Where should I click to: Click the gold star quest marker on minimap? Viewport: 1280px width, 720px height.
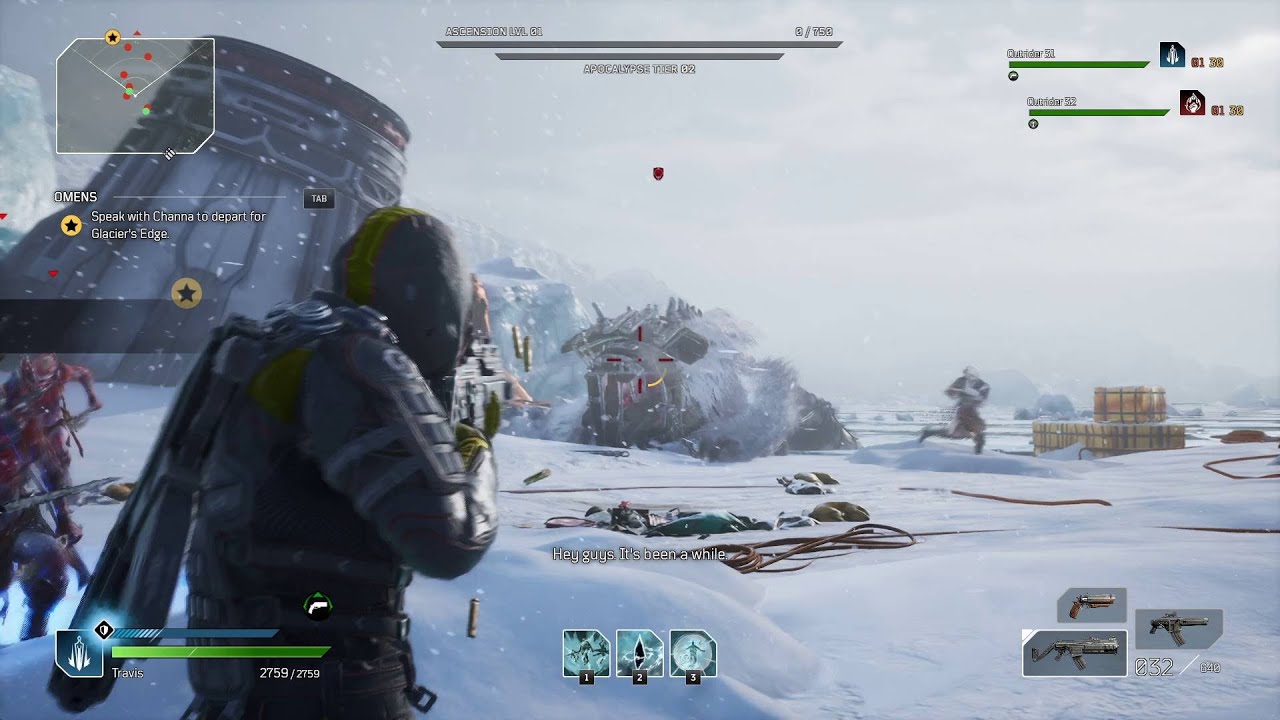click(112, 38)
